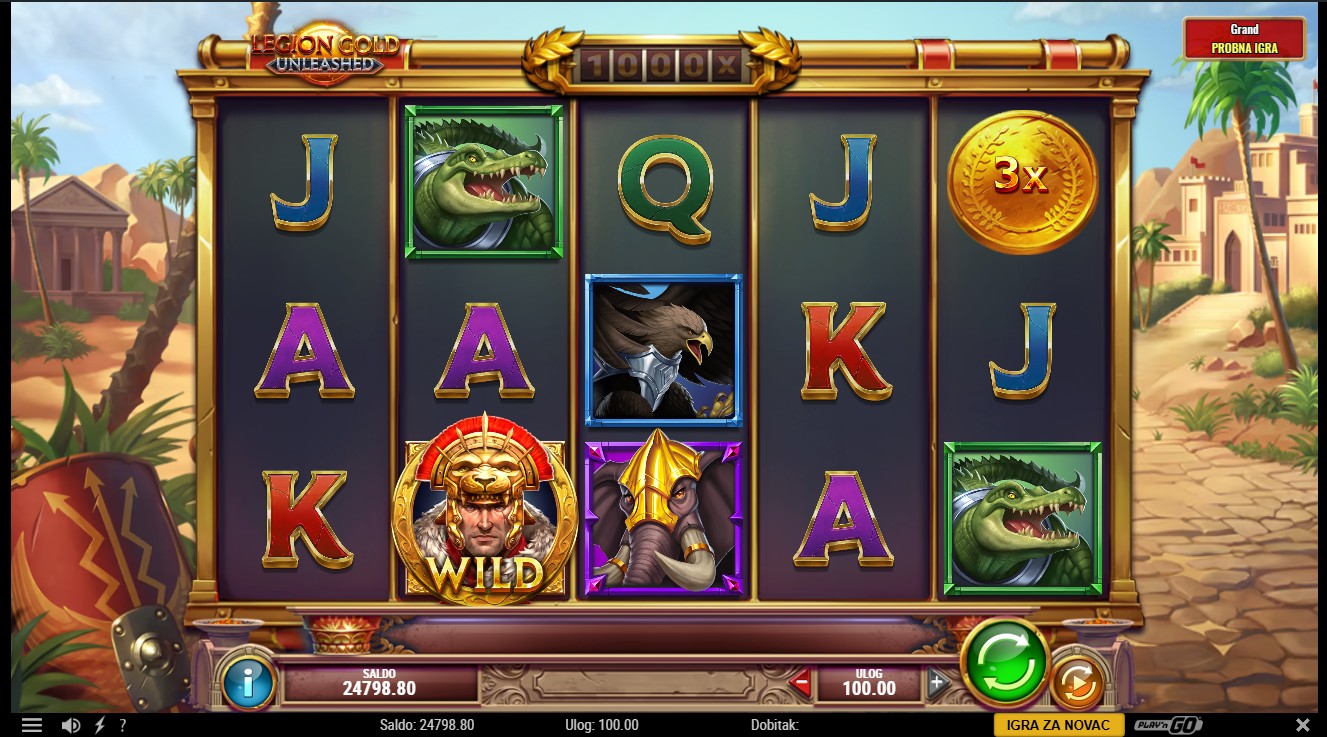Open the orange autoplay button

(1076, 684)
